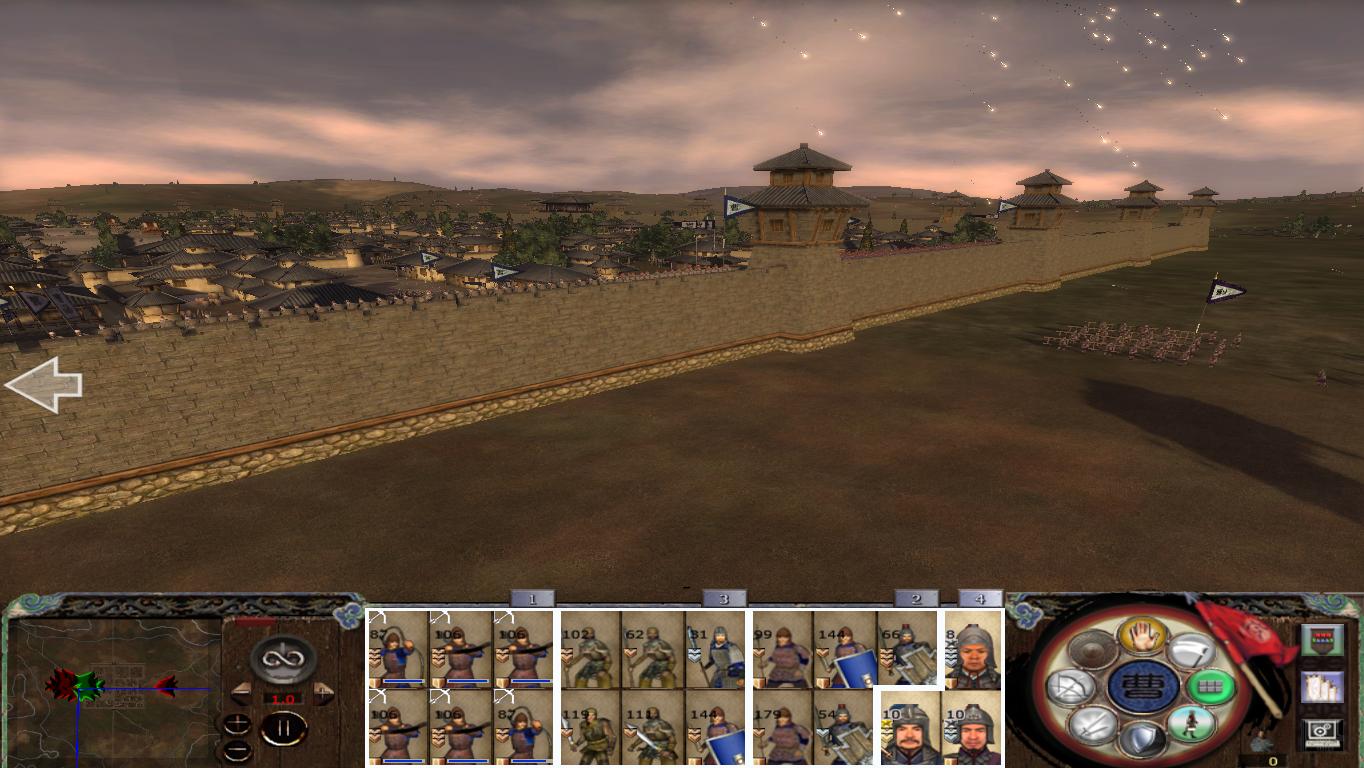1364x768 pixels.
Task: Click the army banner icon above the scroll
Action: click(x=1323, y=640)
